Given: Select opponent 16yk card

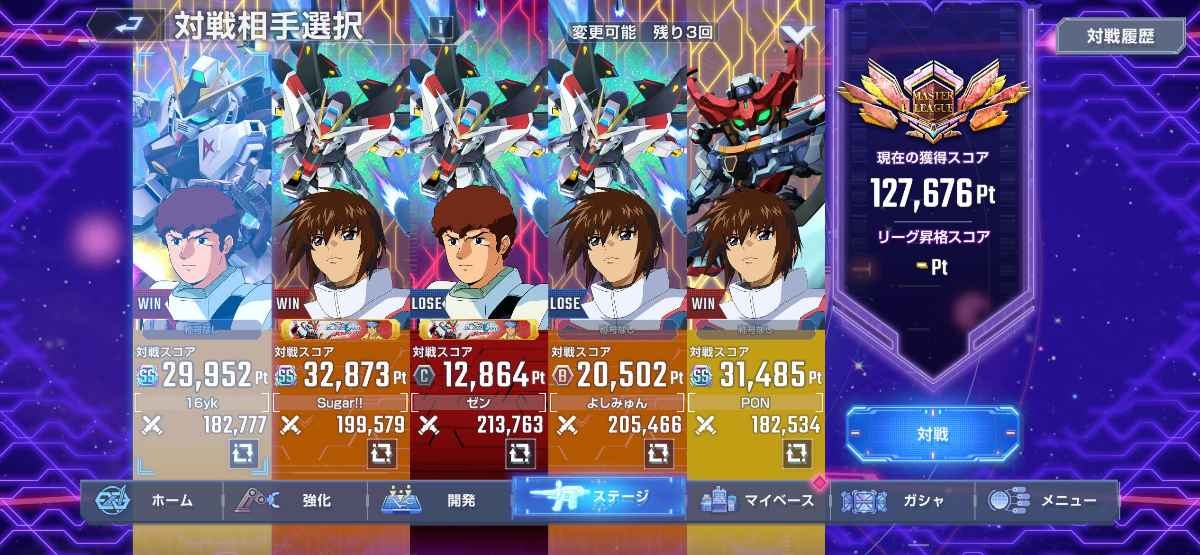Looking at the screenshot, I should 202,220.
